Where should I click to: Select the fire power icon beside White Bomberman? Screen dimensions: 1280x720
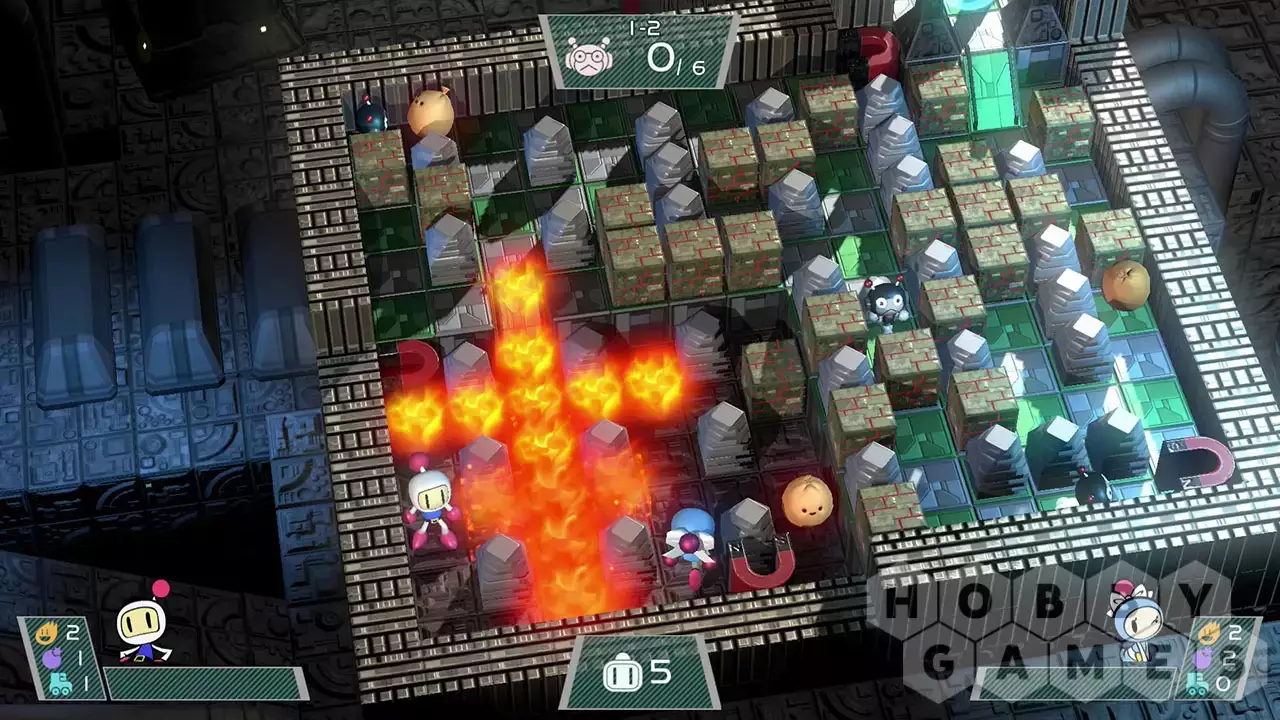46,632
